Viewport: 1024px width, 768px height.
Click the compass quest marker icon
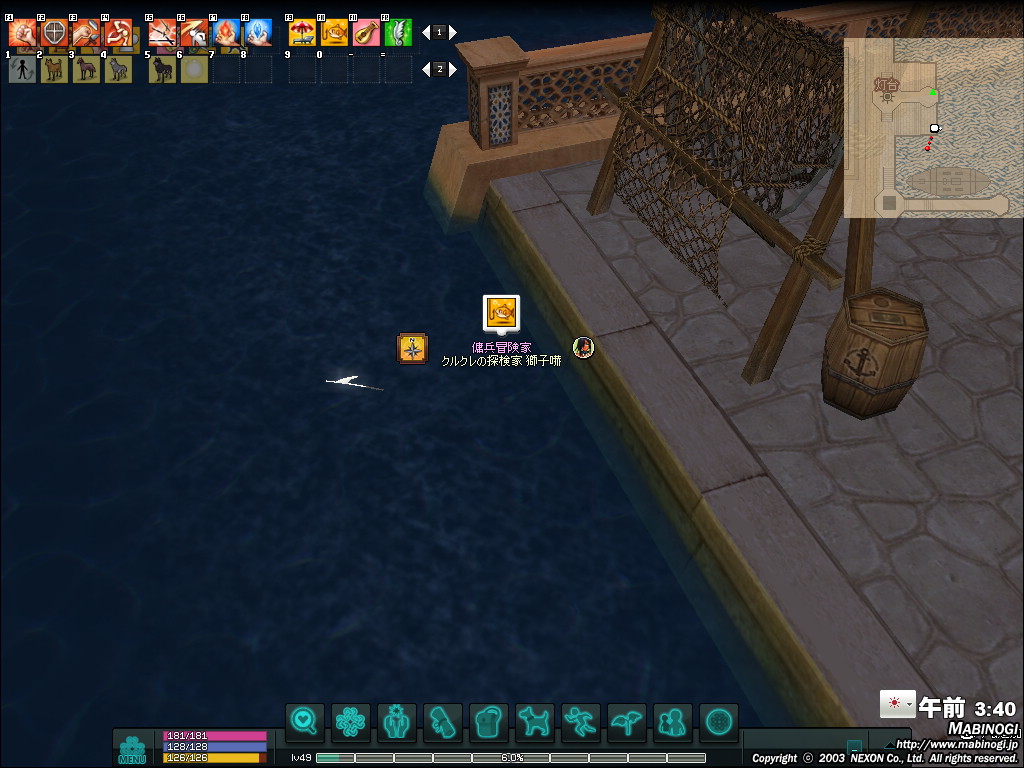412,348
